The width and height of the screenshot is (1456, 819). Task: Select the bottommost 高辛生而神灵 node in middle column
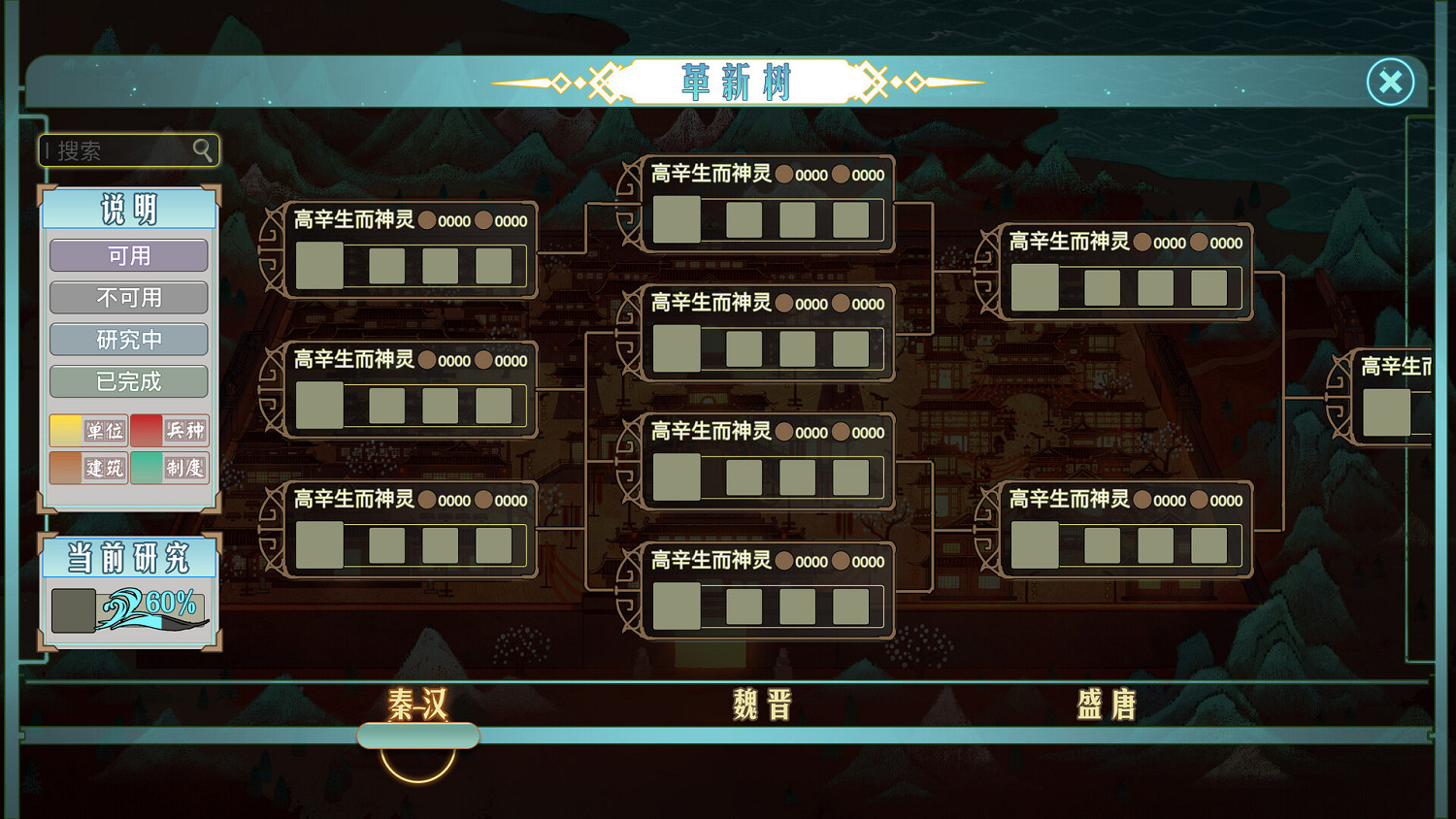[x=677, y=605]
